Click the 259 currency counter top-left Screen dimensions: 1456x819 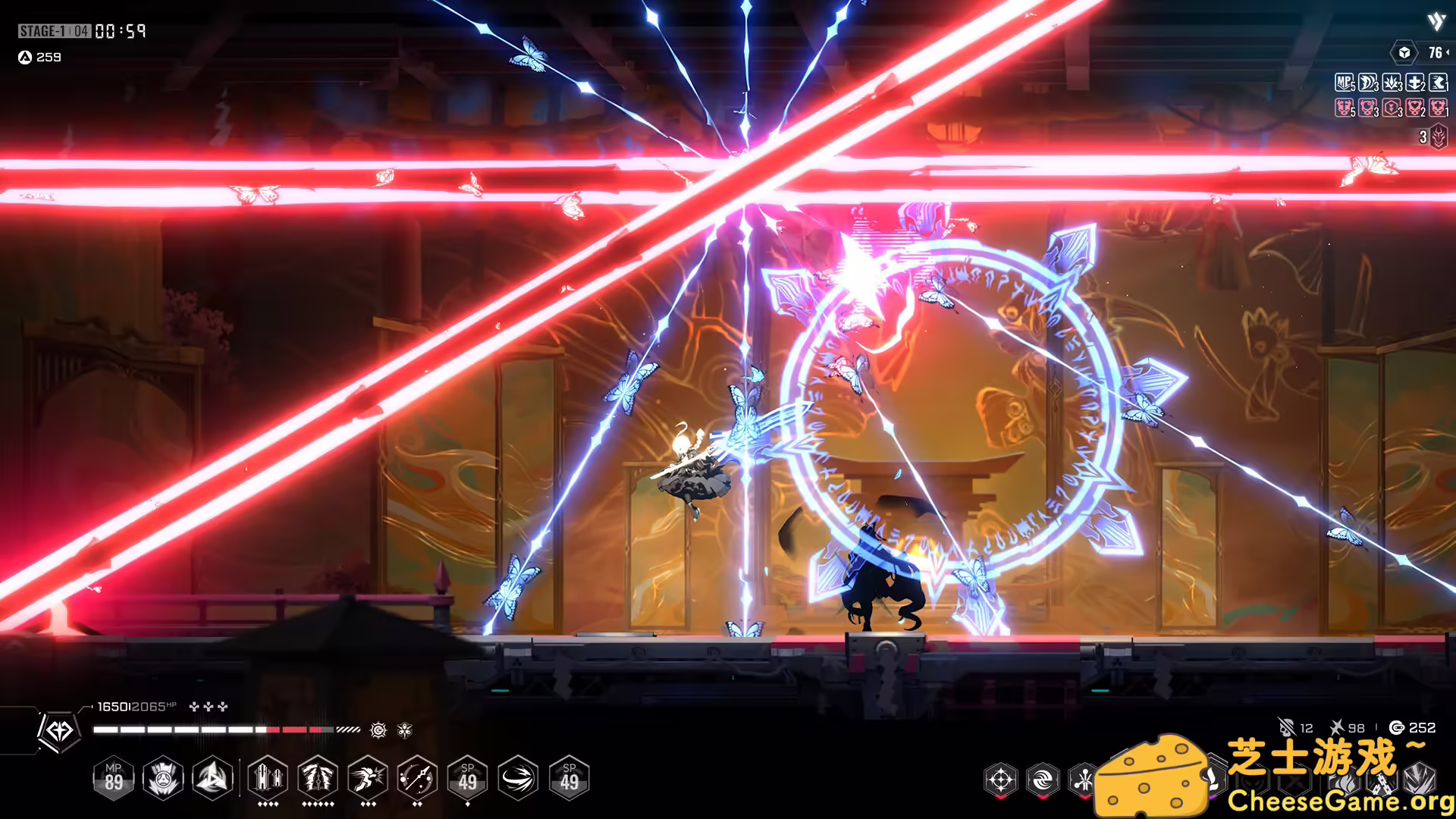point(42,57)
